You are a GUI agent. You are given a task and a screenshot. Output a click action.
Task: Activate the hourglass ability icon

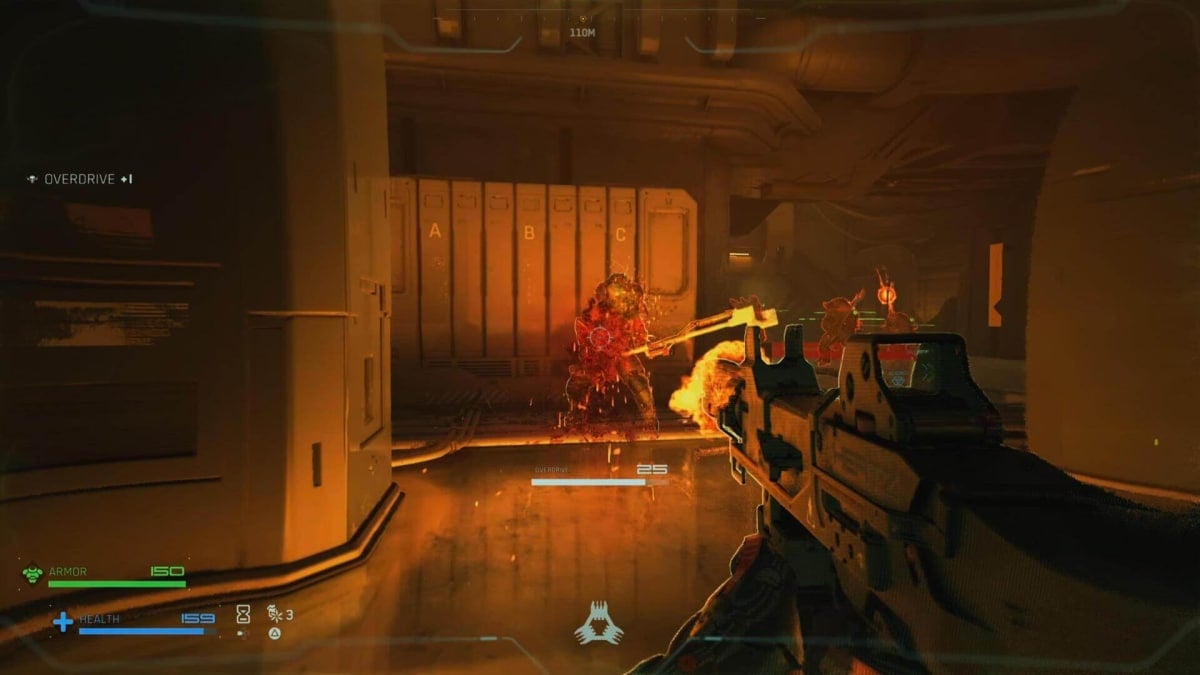point(242,614)
